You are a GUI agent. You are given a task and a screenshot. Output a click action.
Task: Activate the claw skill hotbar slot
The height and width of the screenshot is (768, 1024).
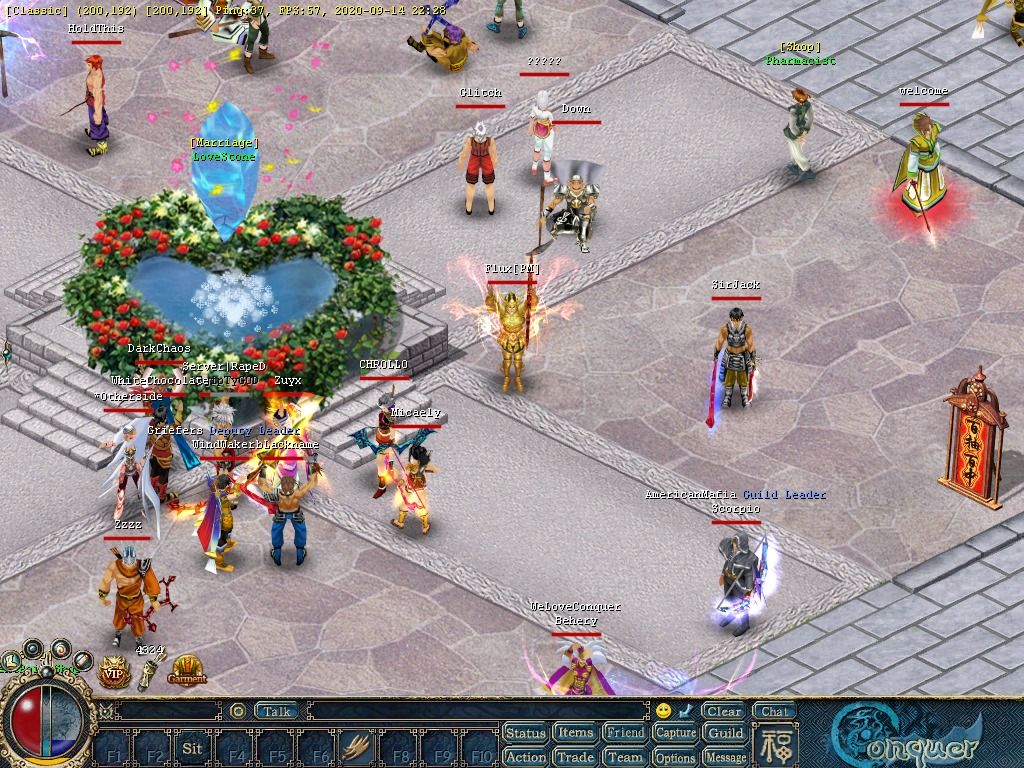click(357, 748)
